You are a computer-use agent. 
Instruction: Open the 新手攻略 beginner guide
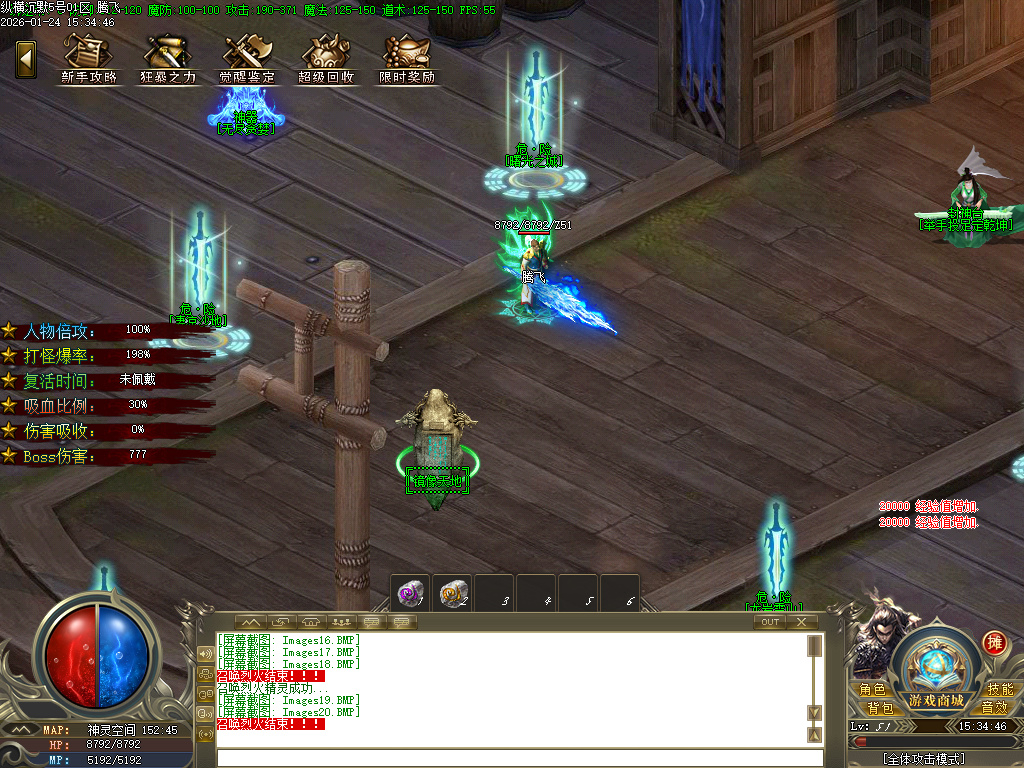point(89,58)
